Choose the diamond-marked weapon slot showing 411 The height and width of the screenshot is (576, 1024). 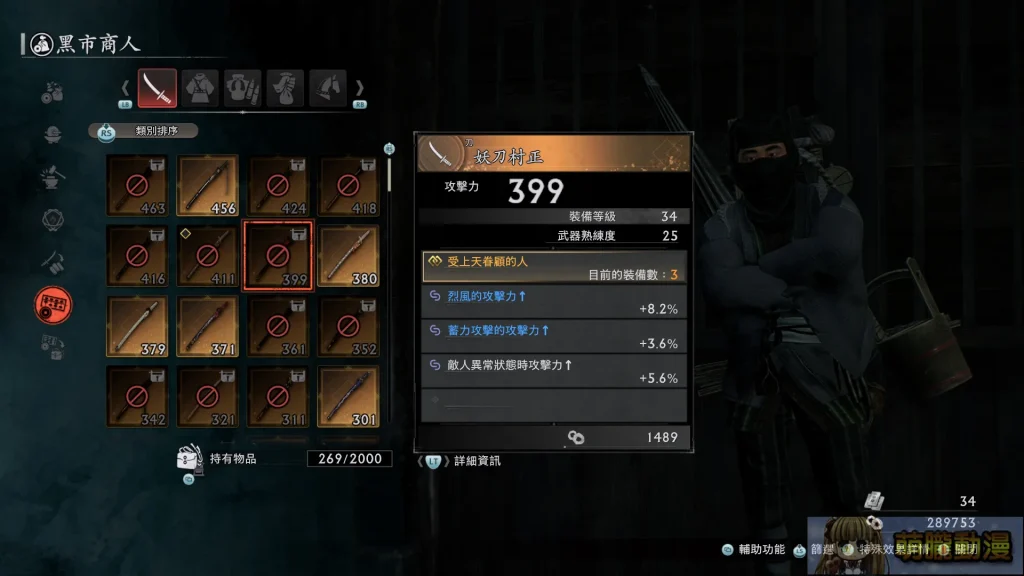click(207, 256)
